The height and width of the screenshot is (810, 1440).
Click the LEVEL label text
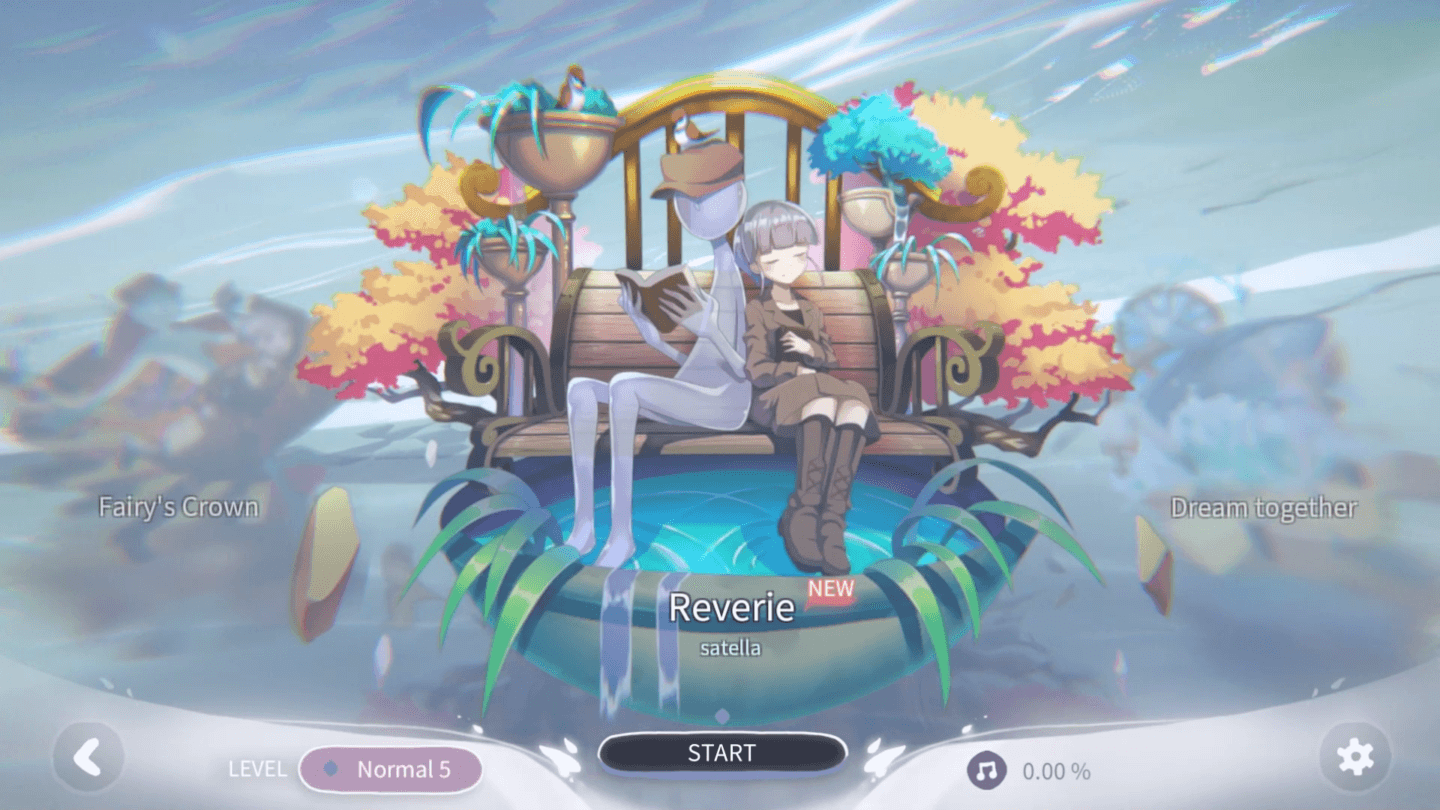257,769
